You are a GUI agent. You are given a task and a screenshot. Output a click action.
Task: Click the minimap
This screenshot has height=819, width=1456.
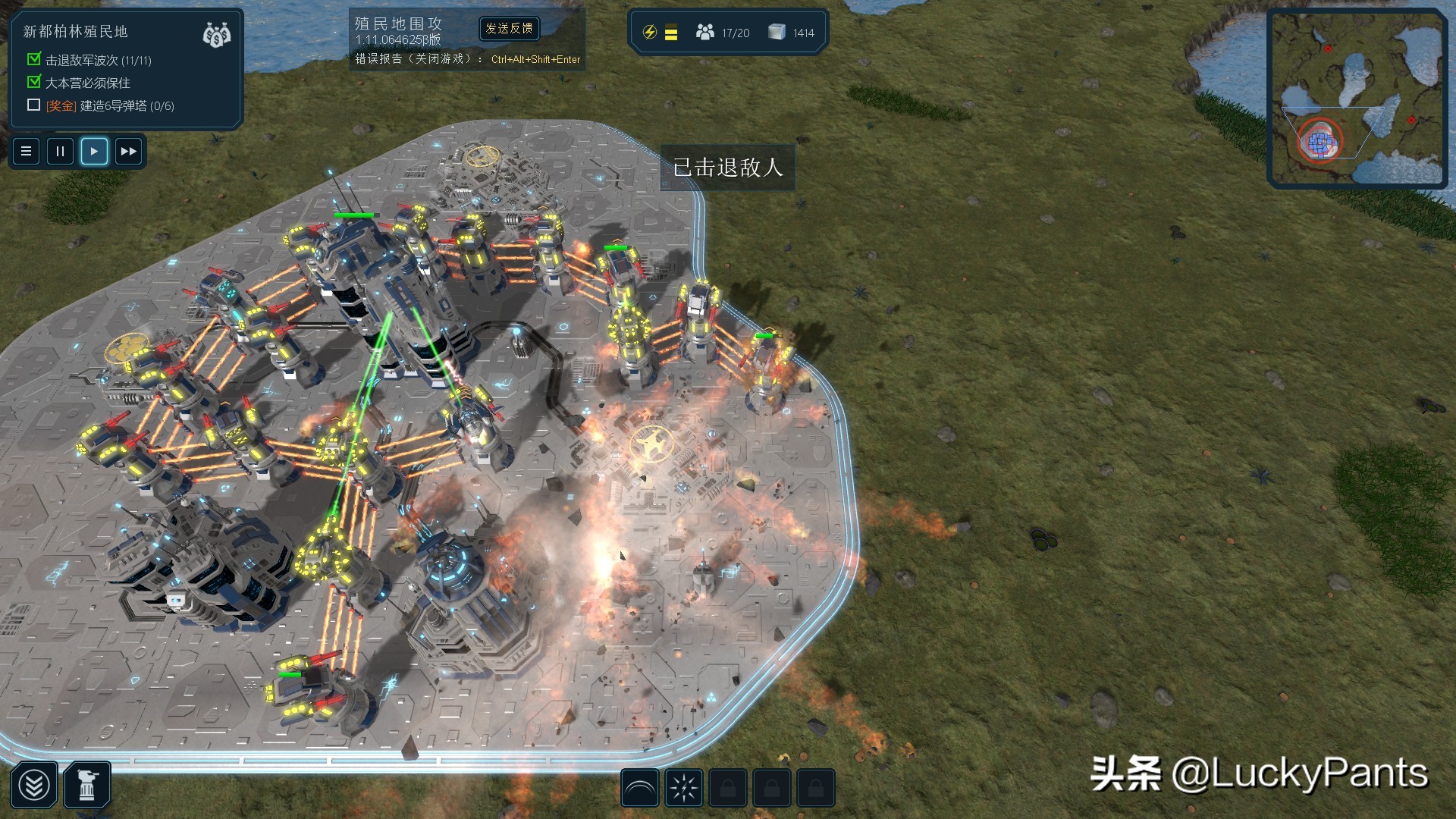(1357, 98)
